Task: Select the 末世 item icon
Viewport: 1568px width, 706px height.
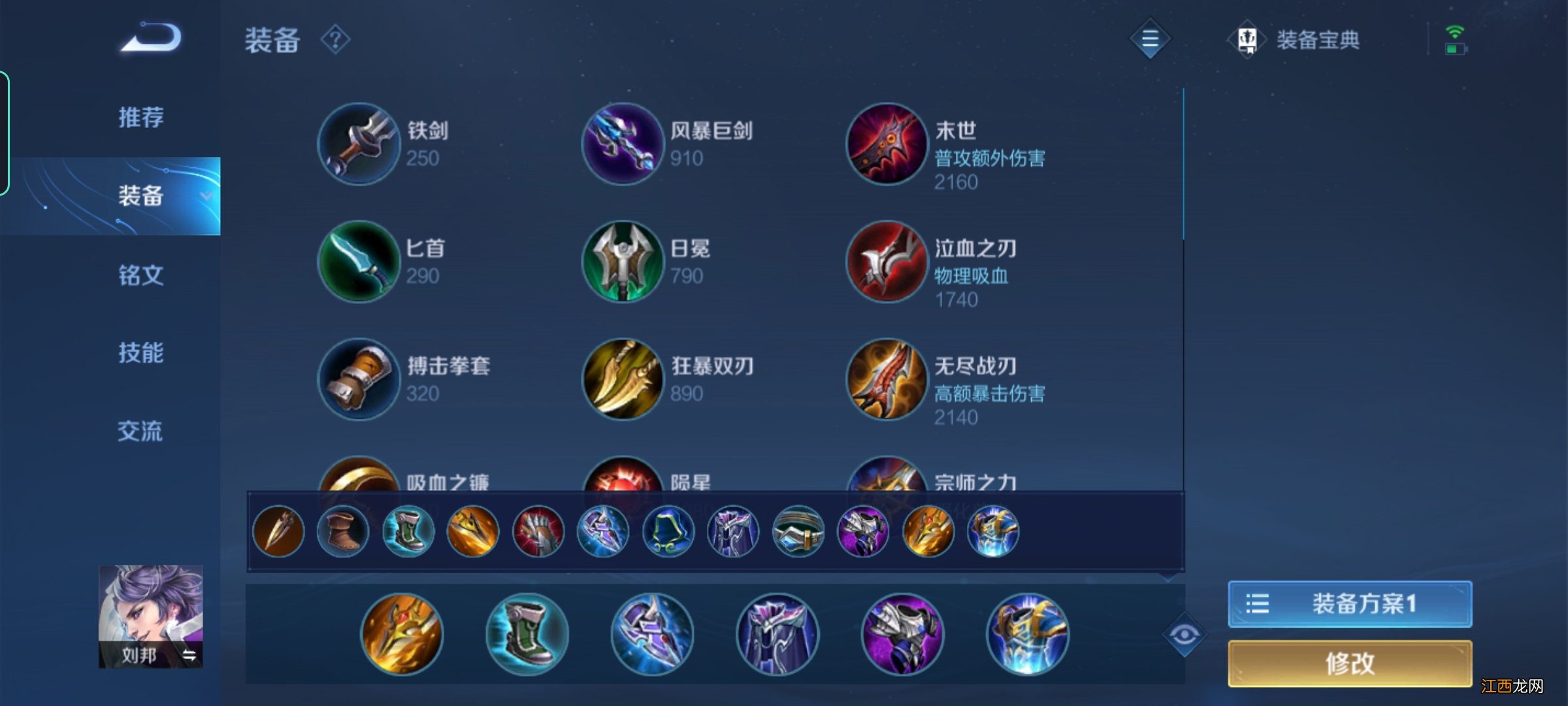Action: tap(889, 144)
